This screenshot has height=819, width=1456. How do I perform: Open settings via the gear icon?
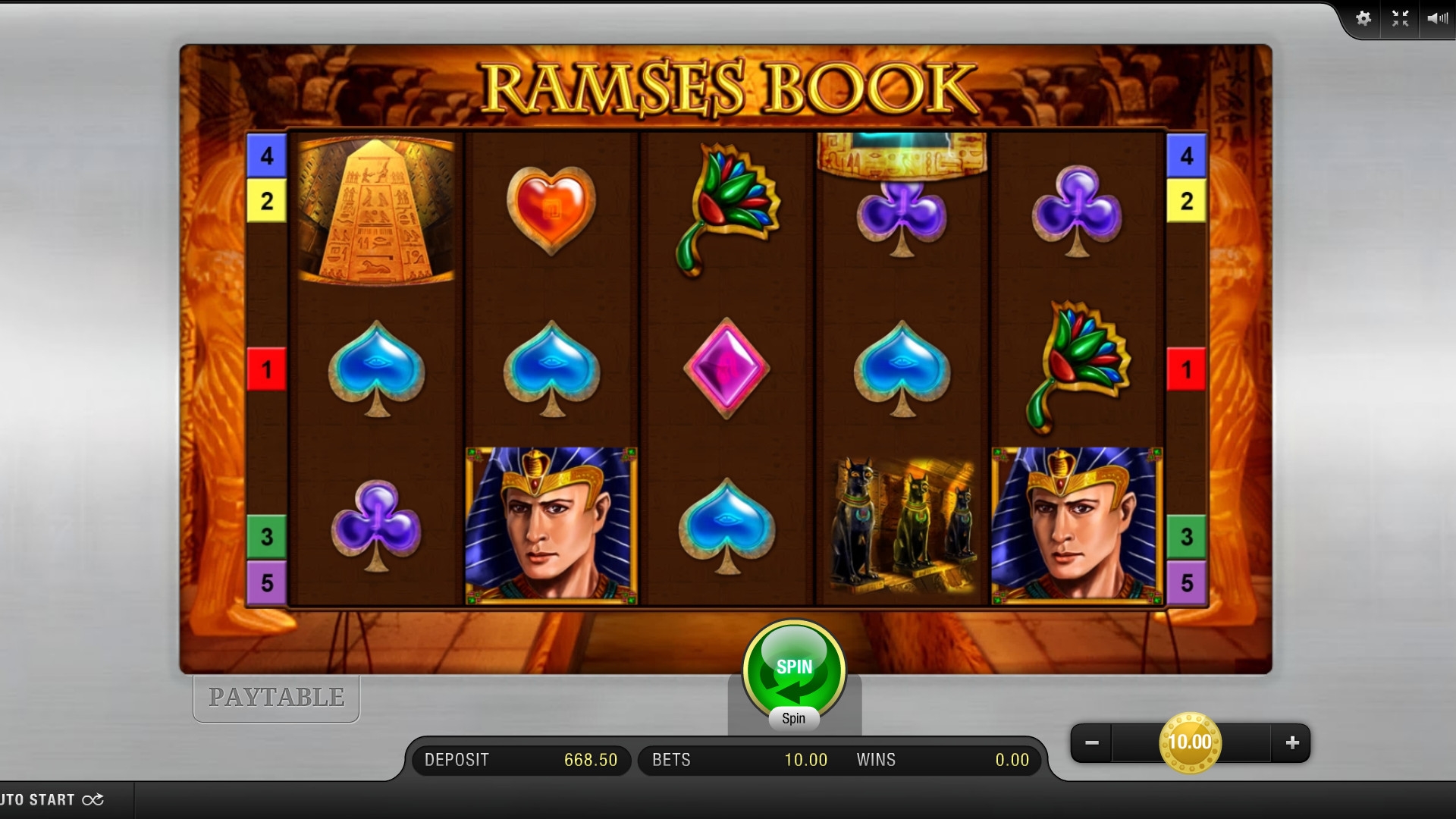pos(1363,19)
